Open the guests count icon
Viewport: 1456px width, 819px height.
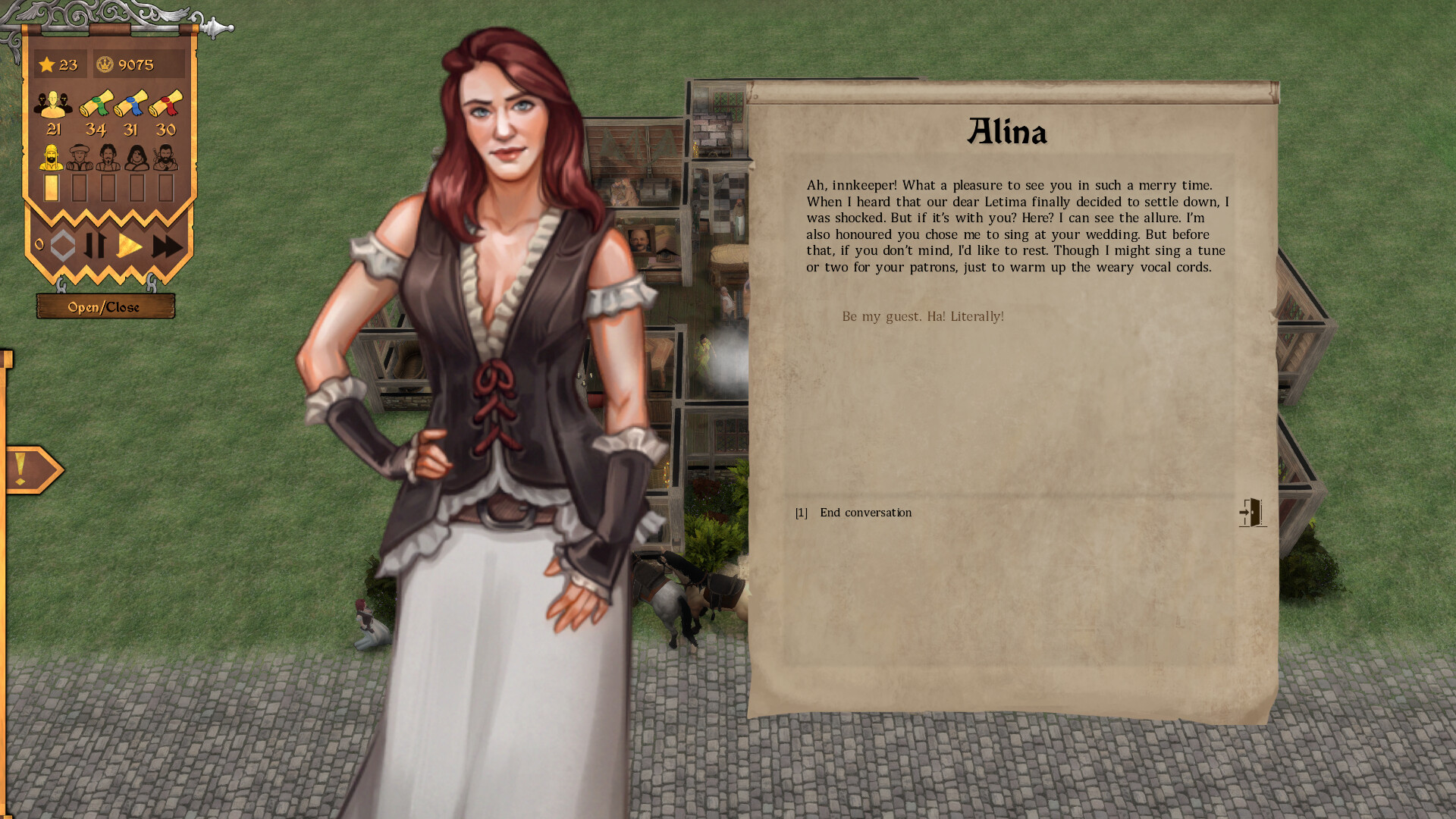click(x=53, y=105)
